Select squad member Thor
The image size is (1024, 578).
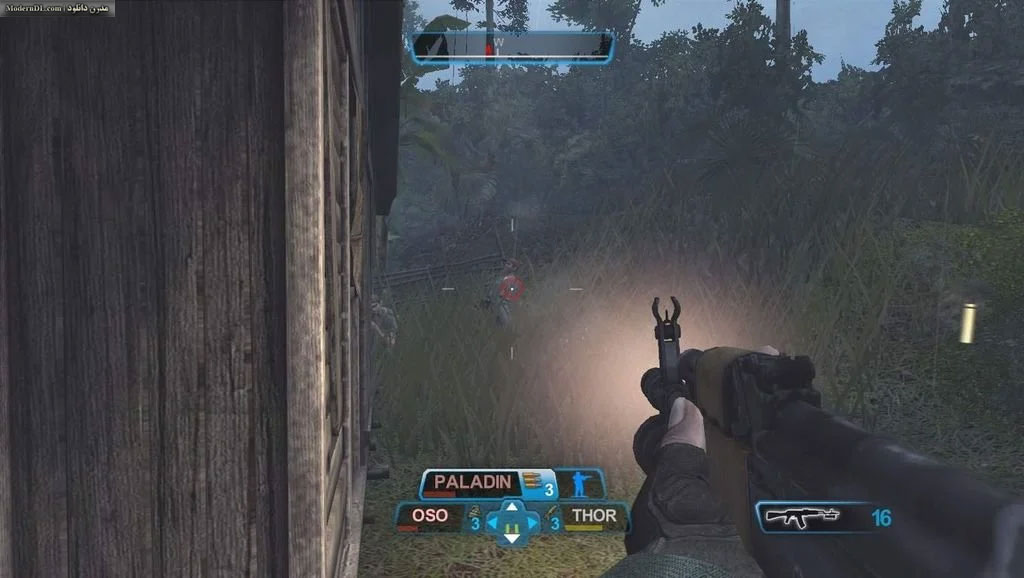(592, 517)
